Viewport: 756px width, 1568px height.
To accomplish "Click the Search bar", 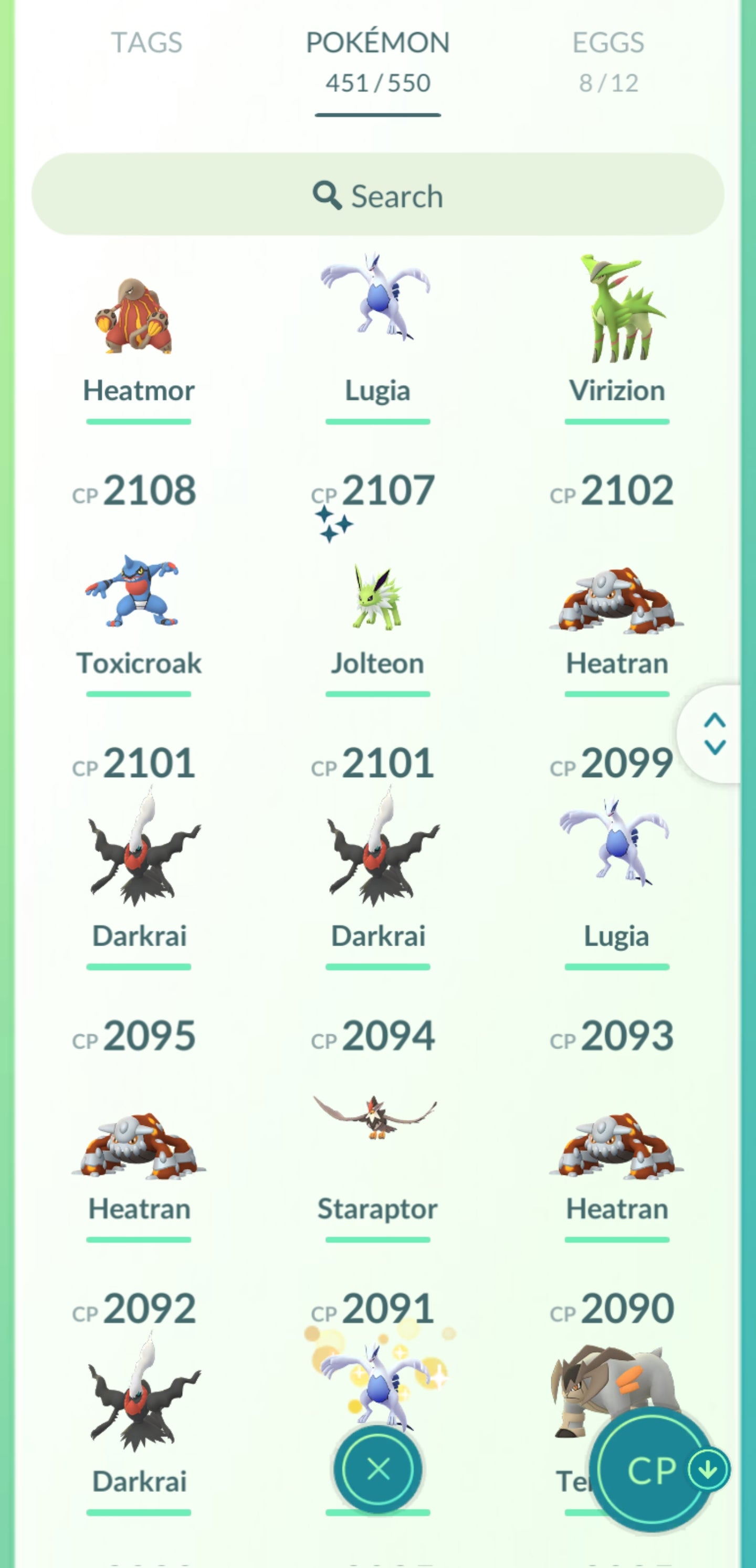I will click(377, 195).
